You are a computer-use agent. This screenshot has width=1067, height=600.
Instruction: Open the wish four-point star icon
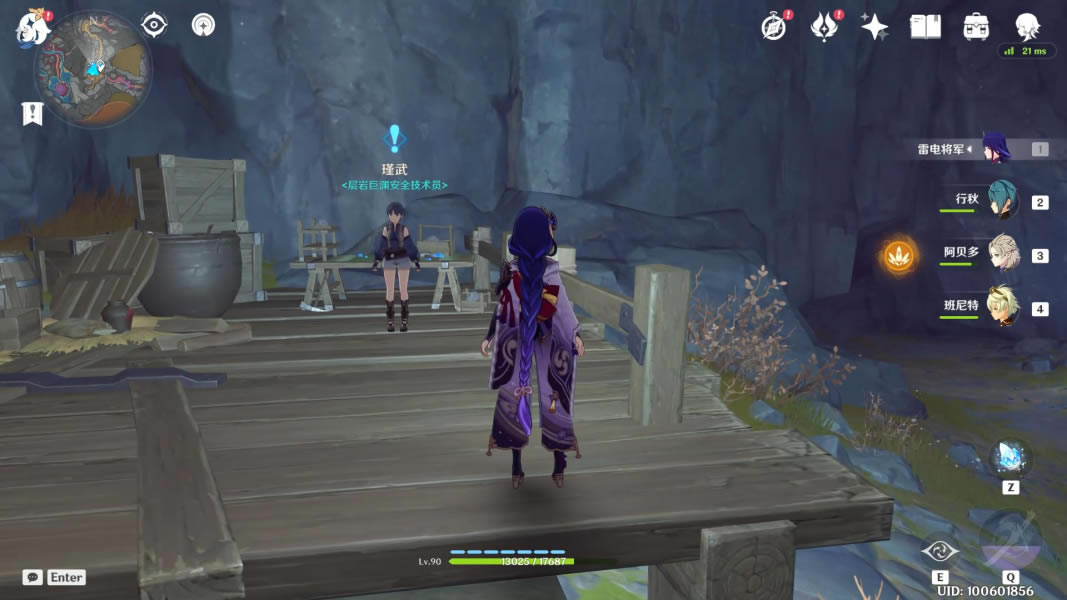[x=874, y=27]
